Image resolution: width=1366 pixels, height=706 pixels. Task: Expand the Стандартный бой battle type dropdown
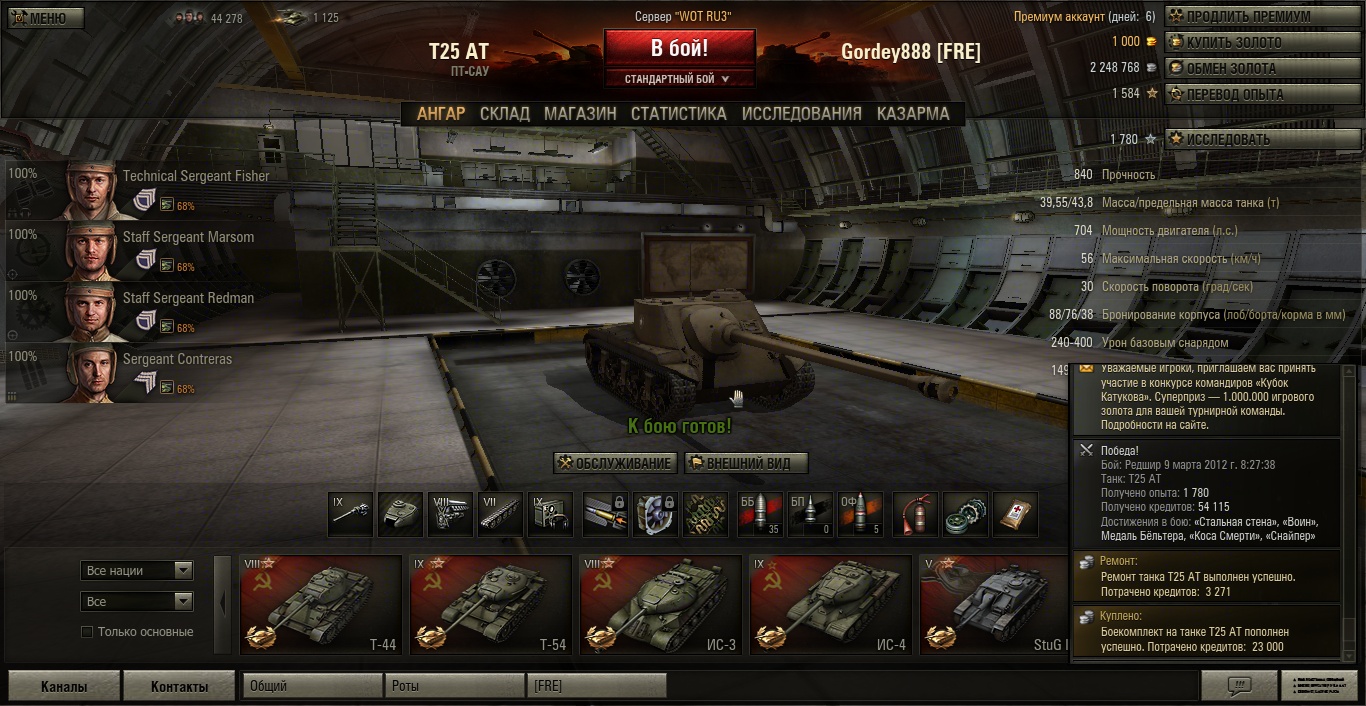678,79
